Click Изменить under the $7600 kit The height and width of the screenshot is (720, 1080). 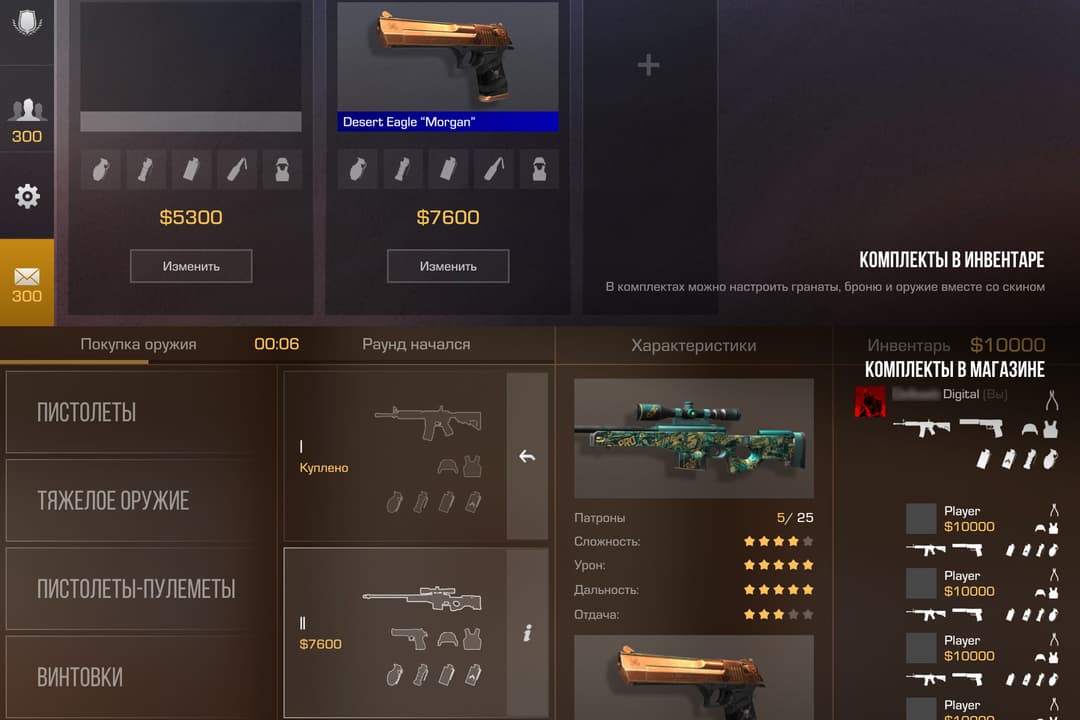448,266
